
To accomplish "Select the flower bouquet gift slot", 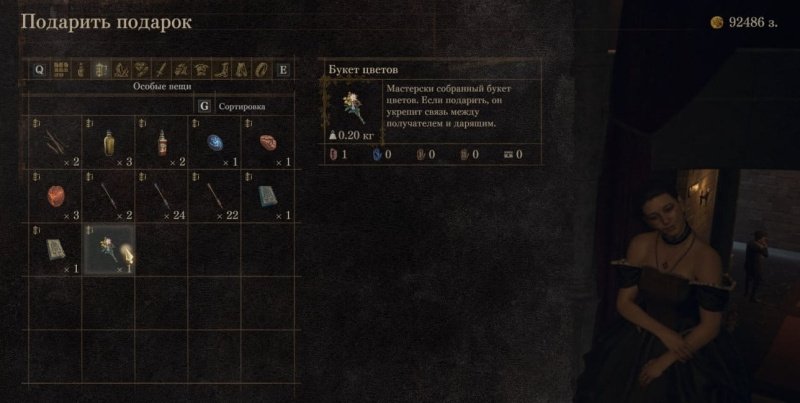I will (x=107, y=249).
